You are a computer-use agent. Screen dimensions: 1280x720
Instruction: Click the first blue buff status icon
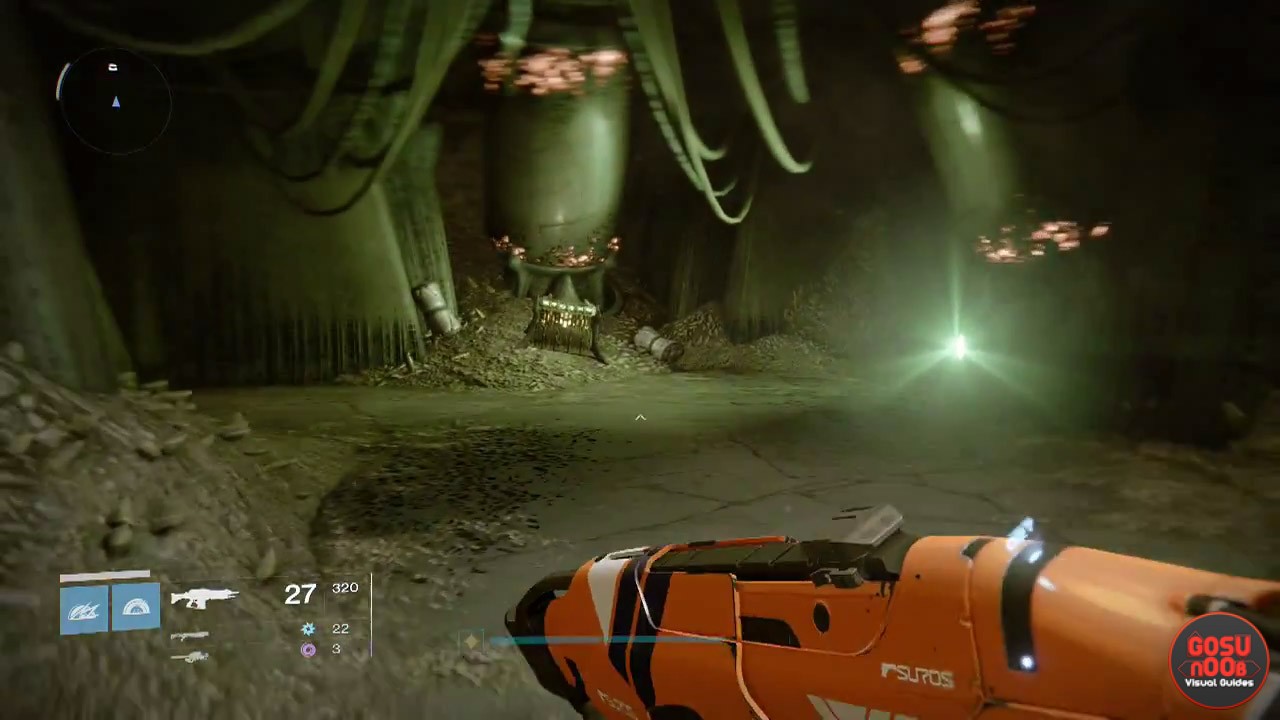point(83,608)
